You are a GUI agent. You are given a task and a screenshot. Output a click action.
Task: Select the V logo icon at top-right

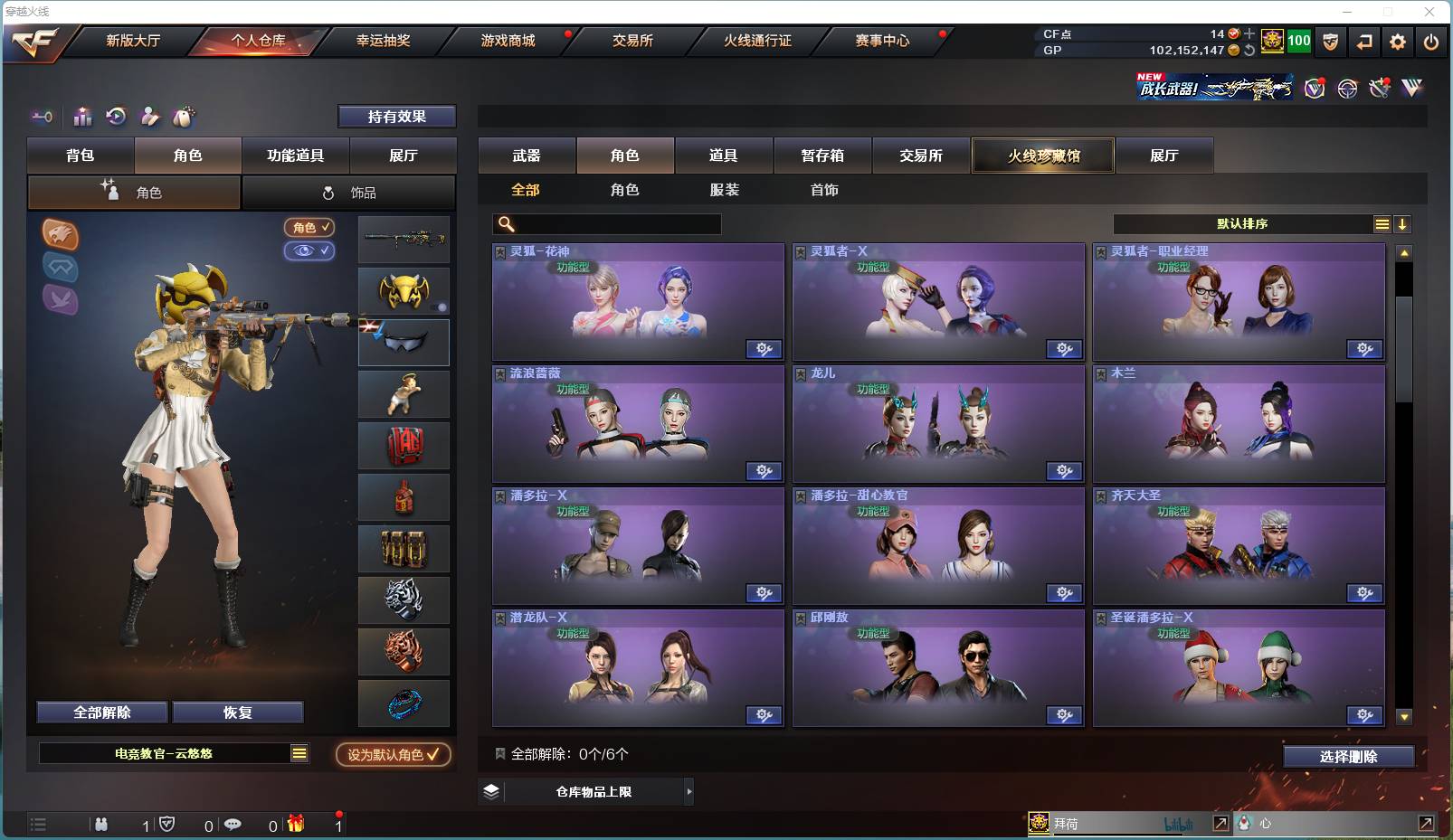tap(1410, 89)
